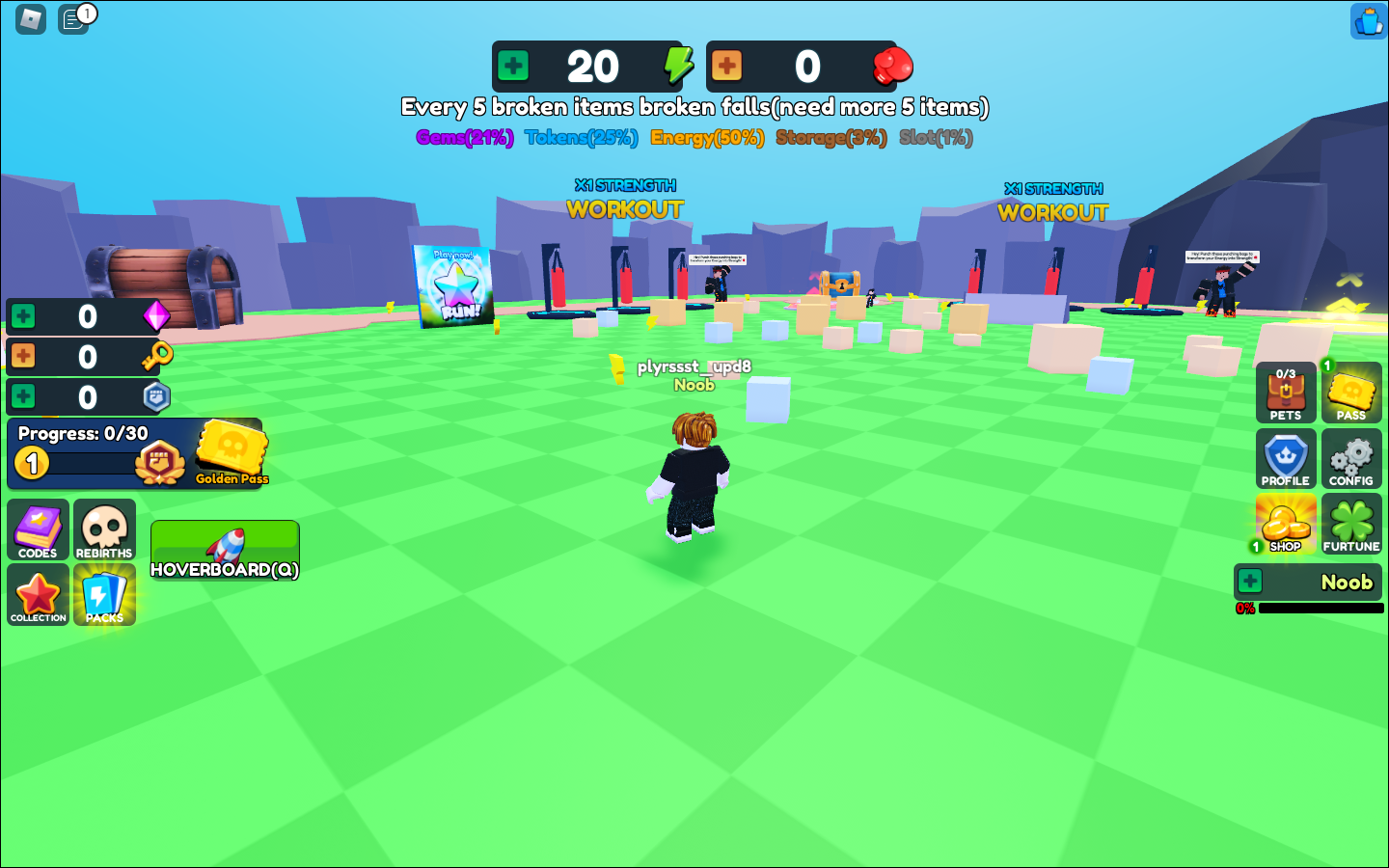Open the PROFILE panel
1389x868 pixels.
1285,458
